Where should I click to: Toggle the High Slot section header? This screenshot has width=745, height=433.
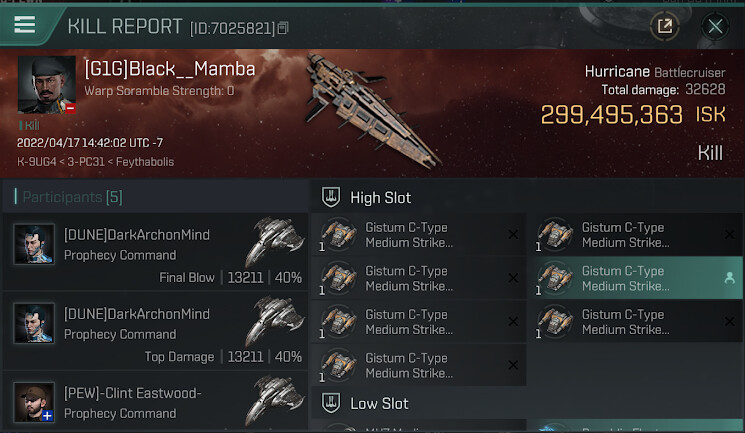coord(380,198)
